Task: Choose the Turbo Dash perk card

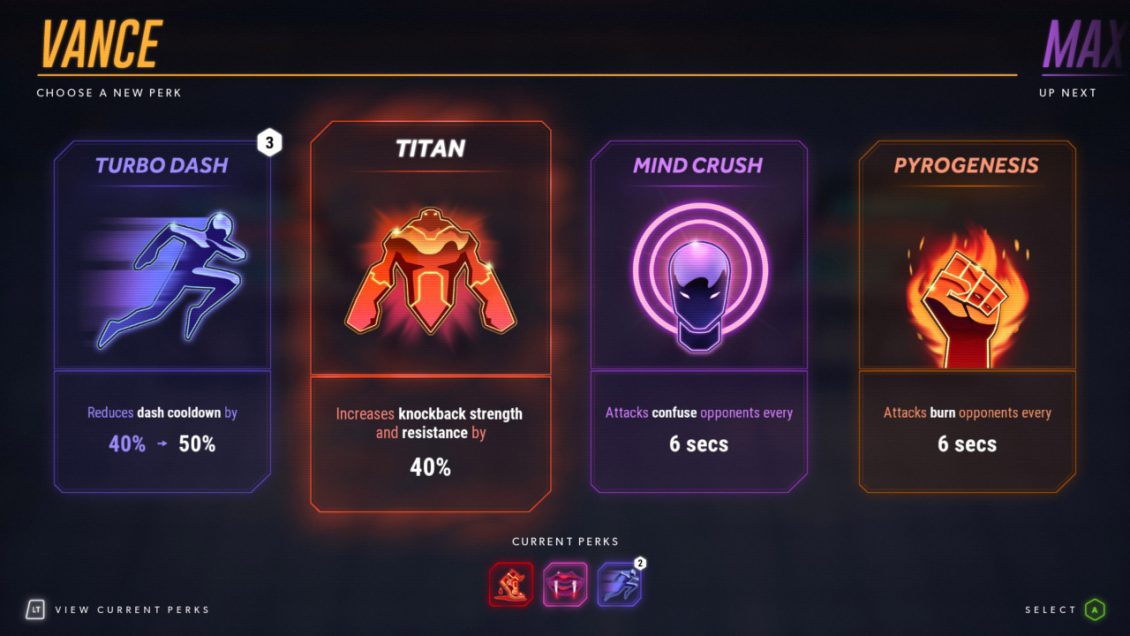Action: click(162, 316)
